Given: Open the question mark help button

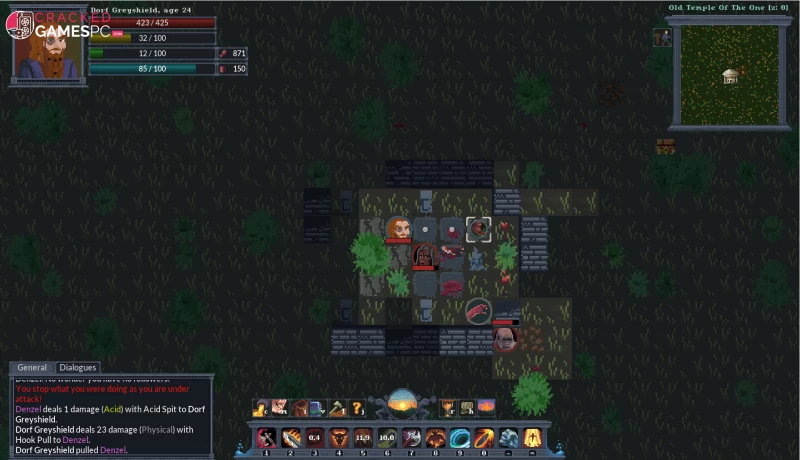Looking at the screenshot, I should tap(357, 408).
